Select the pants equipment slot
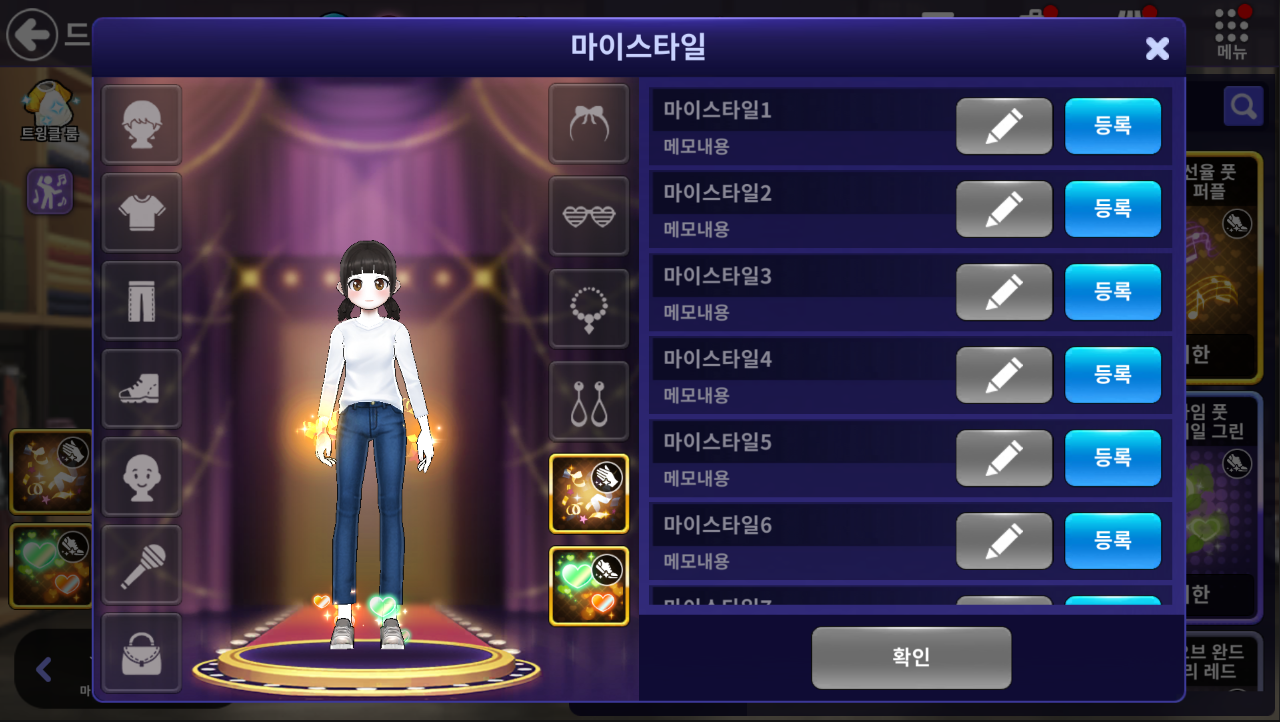Screen dimensions: 1280x722 [x=141, y=301]
